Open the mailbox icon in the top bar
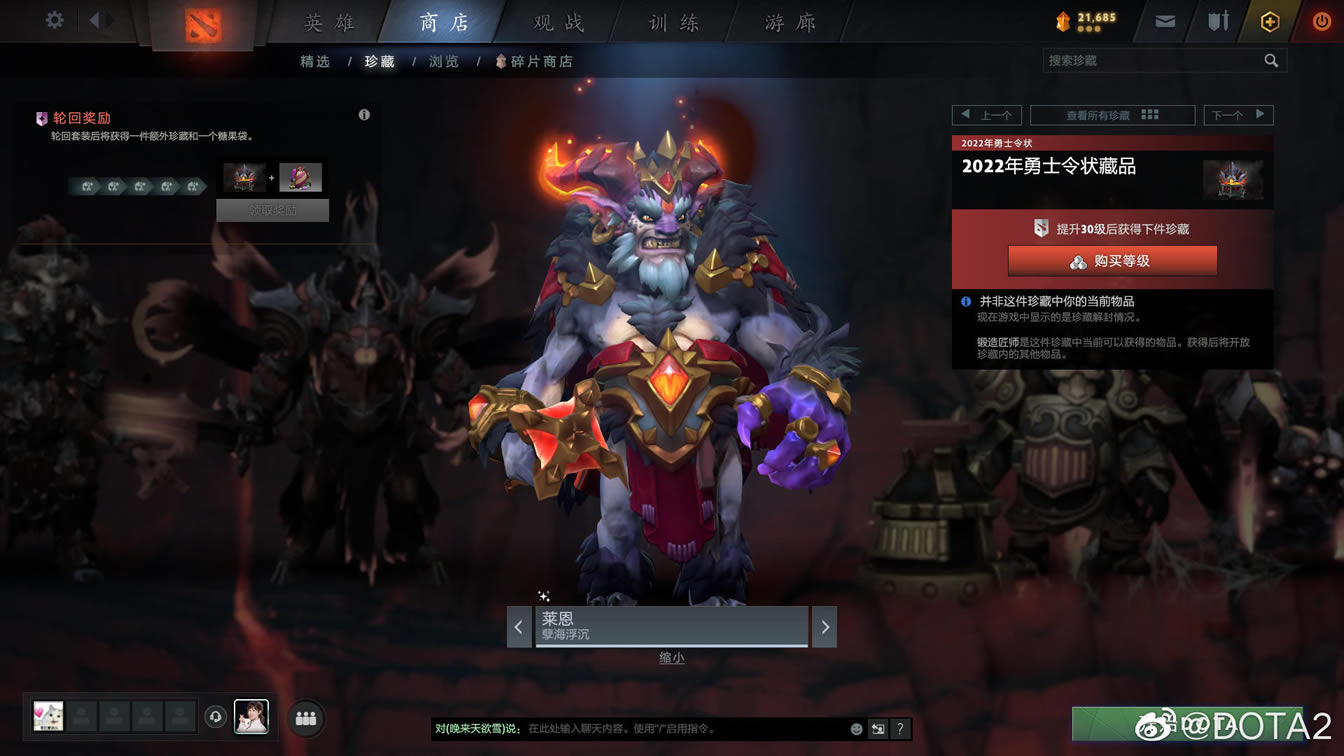The width and height of the screenshot is (1344, 756). 1163,20
